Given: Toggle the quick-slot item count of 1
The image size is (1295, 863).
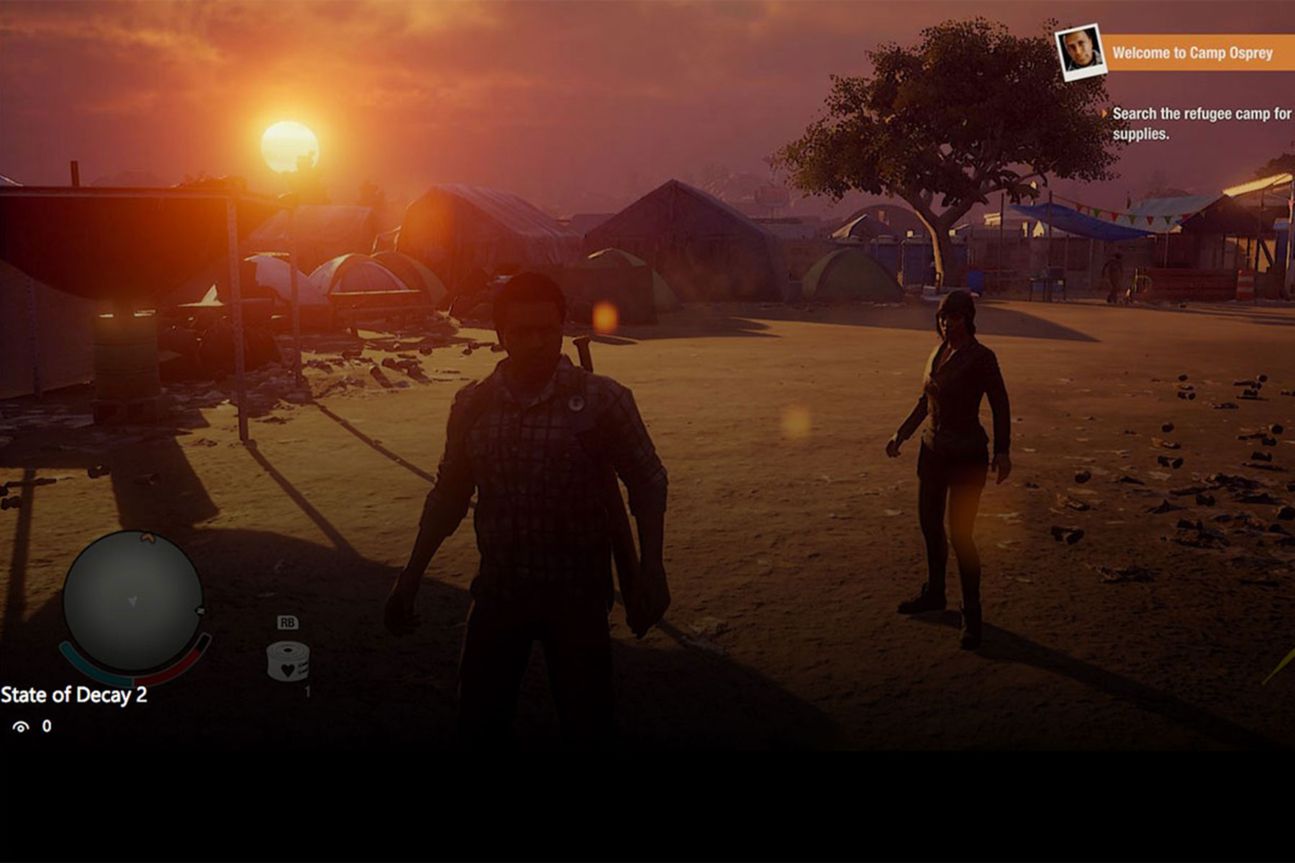Looking at the screenshot, I should pos(307,691).
